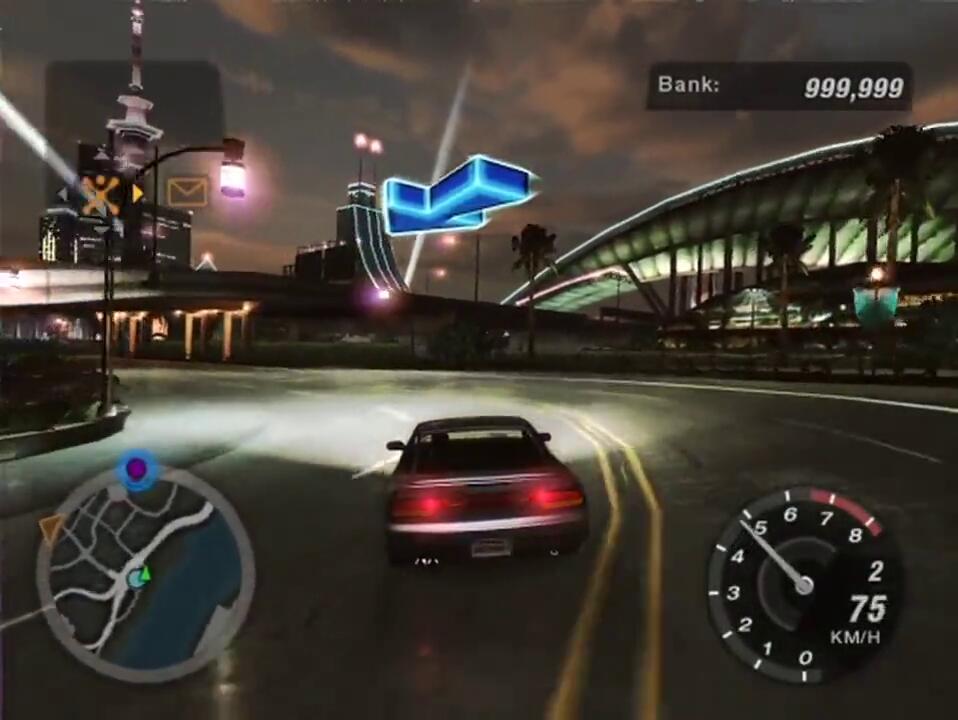Viewport: 958px width, 720px height.
Task: Click the grey left arrow beside the wrenches
Action: [x=62, y=194]
